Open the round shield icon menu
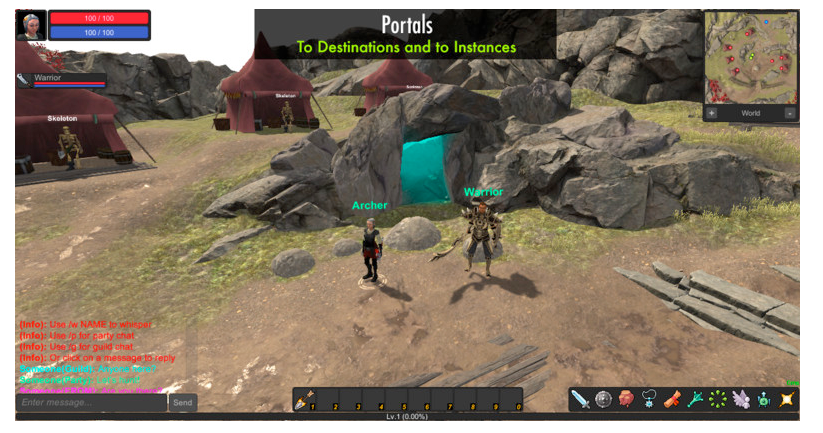Image resolution: width=823 pixels, height=433 pixels. (604, 400)
